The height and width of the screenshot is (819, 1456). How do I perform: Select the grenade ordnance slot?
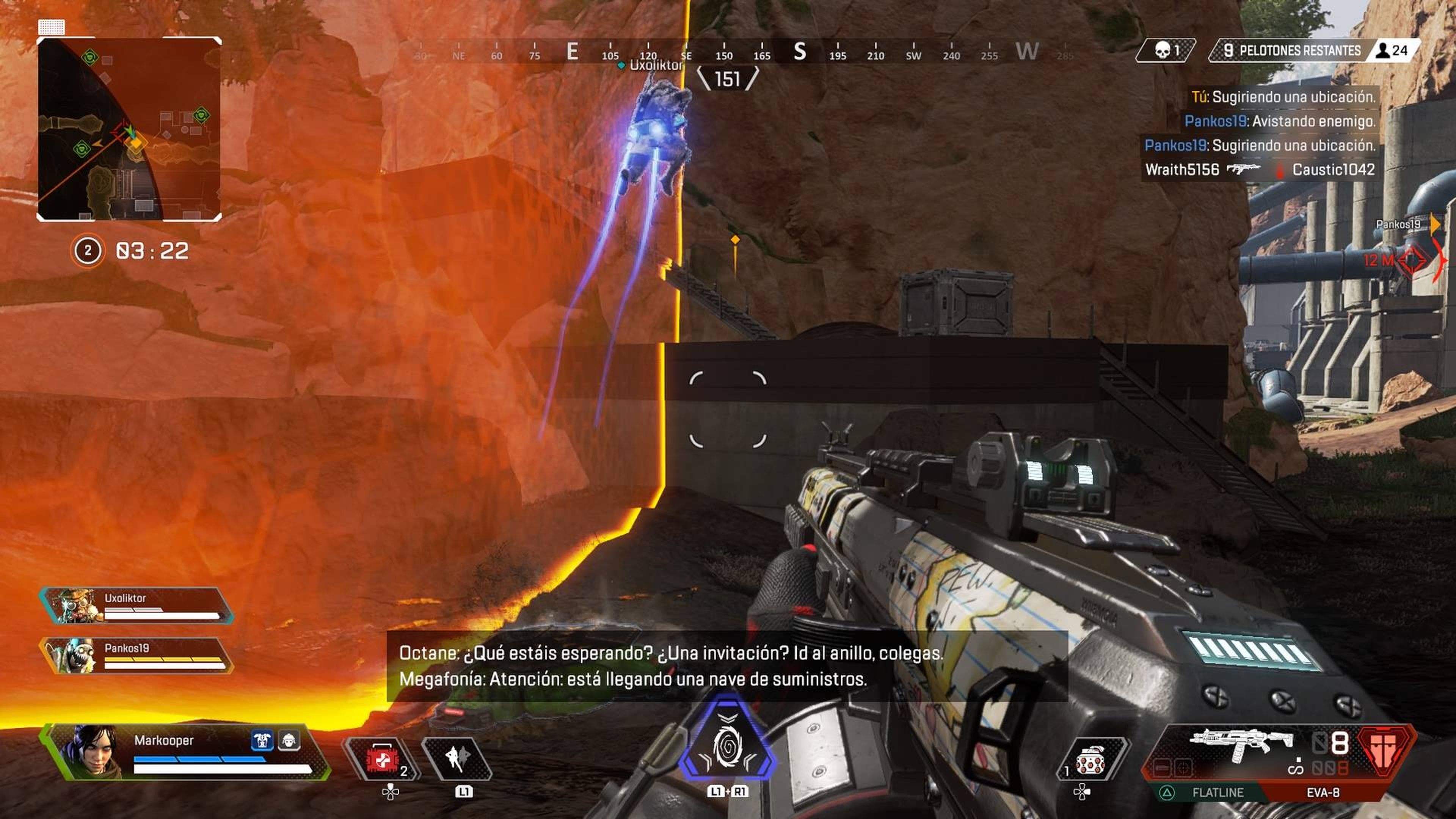click(1090, 761)
